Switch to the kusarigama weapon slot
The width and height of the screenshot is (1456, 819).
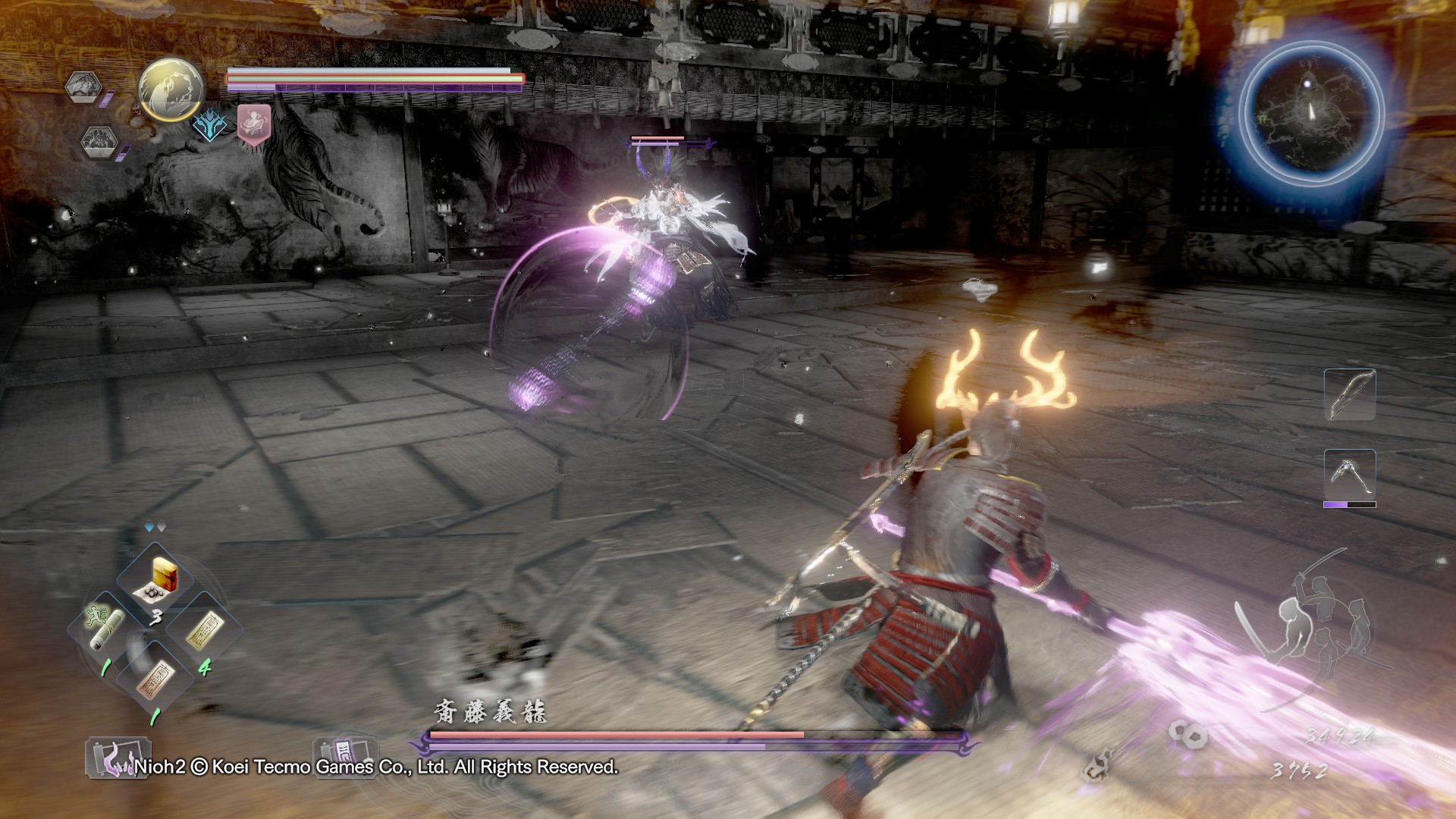[1350, 475]
